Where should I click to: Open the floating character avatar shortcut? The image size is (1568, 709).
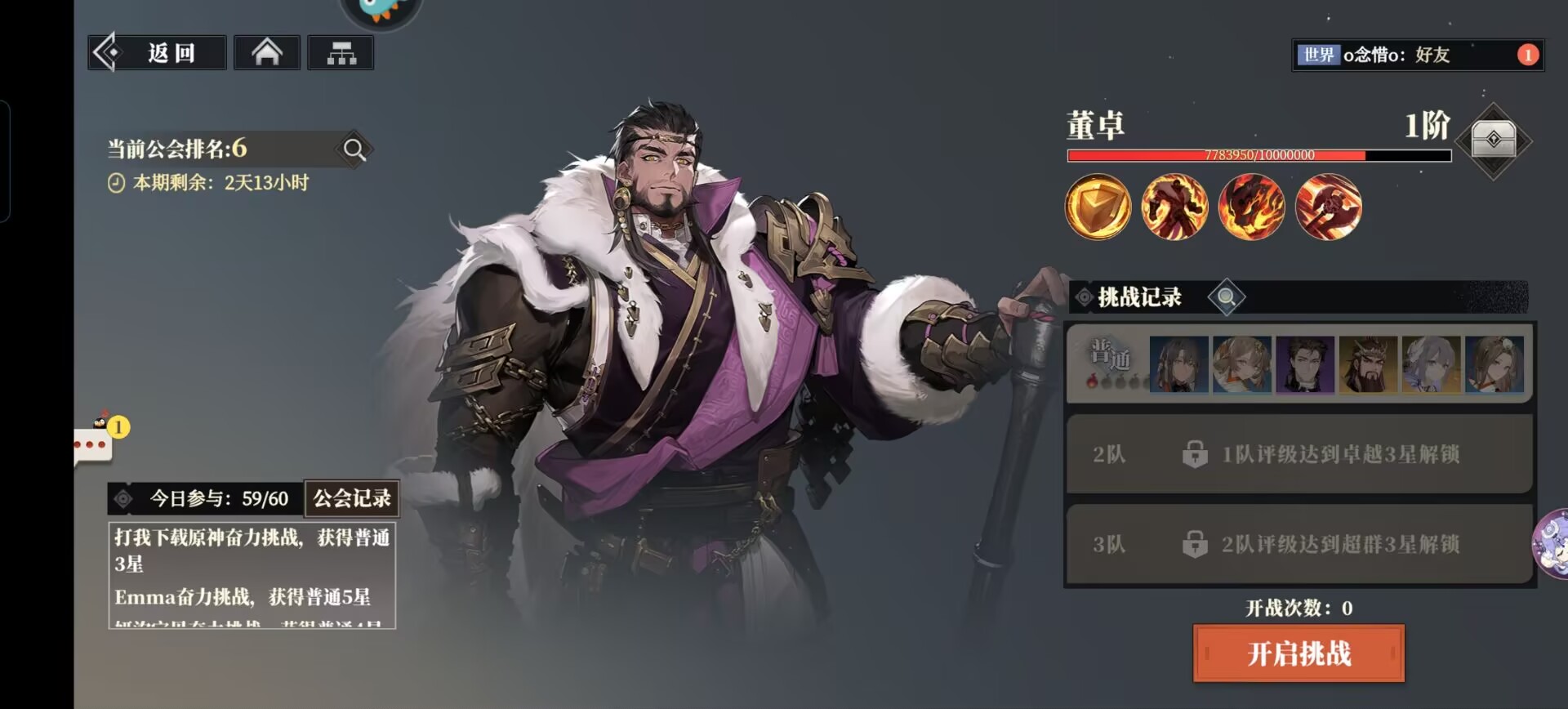1552,544
